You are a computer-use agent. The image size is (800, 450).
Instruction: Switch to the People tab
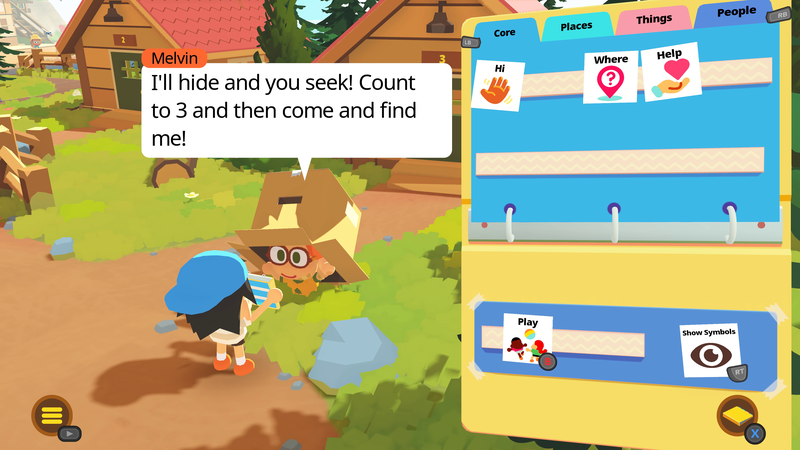click(736, 12)
